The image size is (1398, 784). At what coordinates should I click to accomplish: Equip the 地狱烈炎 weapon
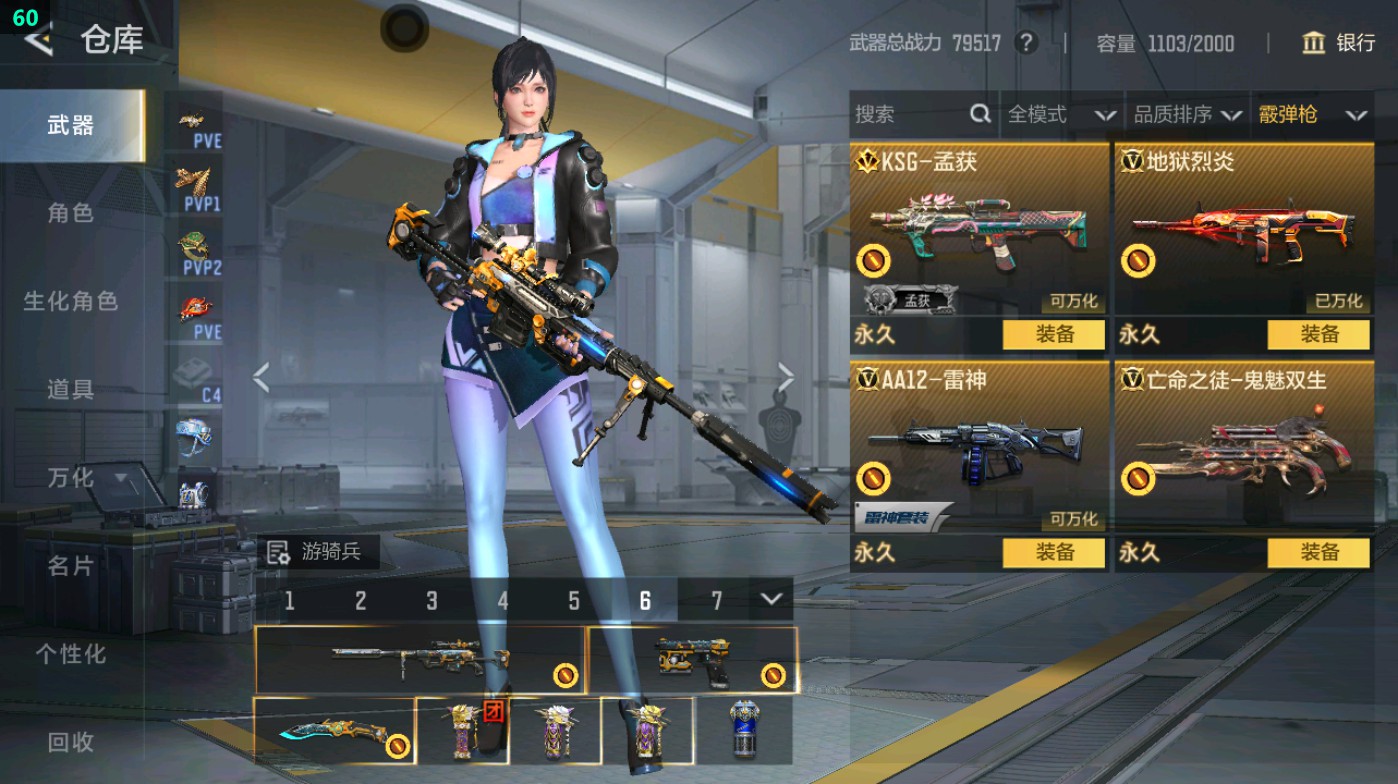[x=1319, y=334]
